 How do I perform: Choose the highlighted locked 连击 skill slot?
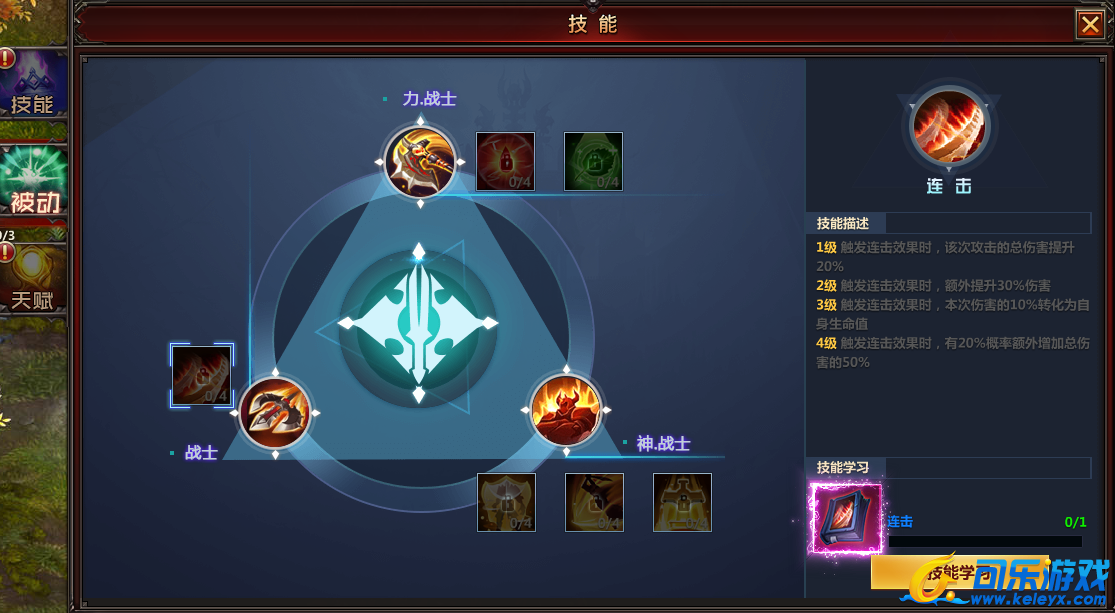pyautogui.click(x=202, y=375)
